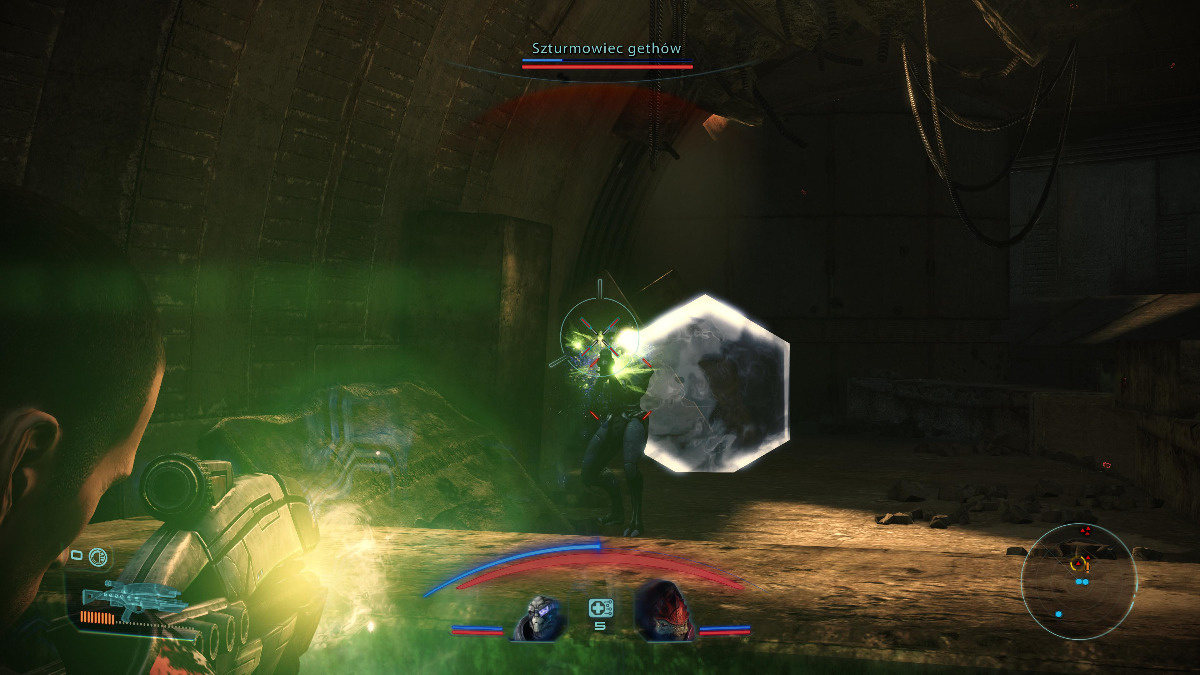Screen dimensions: 1200x675
Task: Click the round grenade icon above the rifle
Action: 99,558
